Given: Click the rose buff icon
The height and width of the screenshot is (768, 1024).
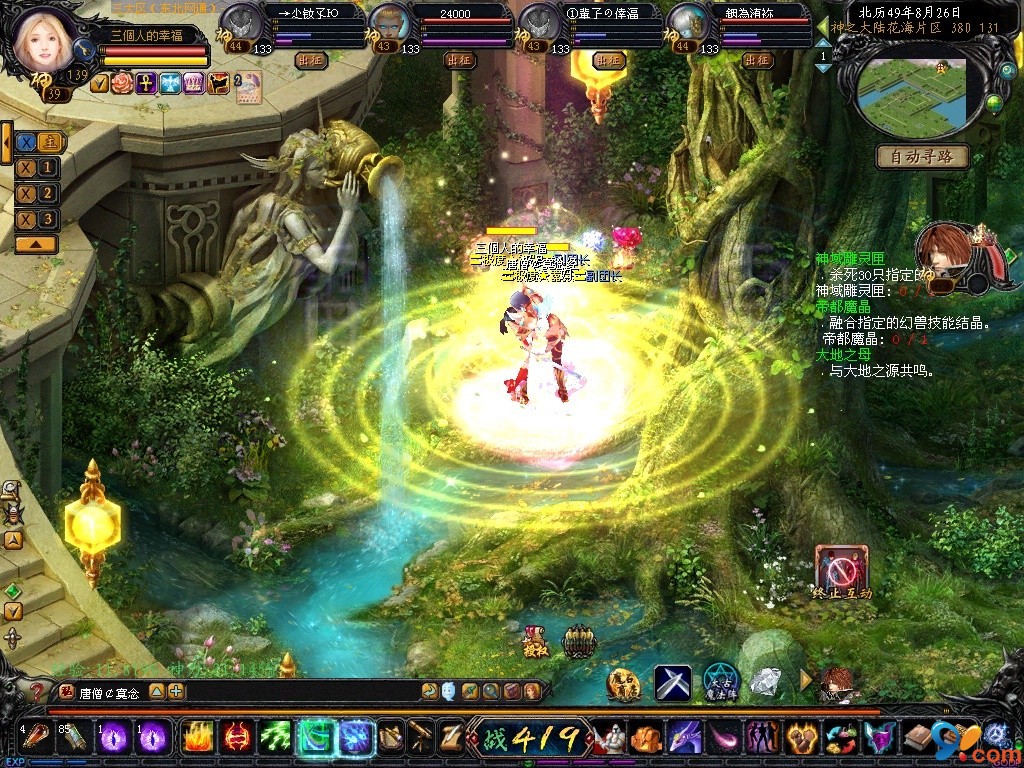Looking at the screenshot, I should (x=122, y=83).
